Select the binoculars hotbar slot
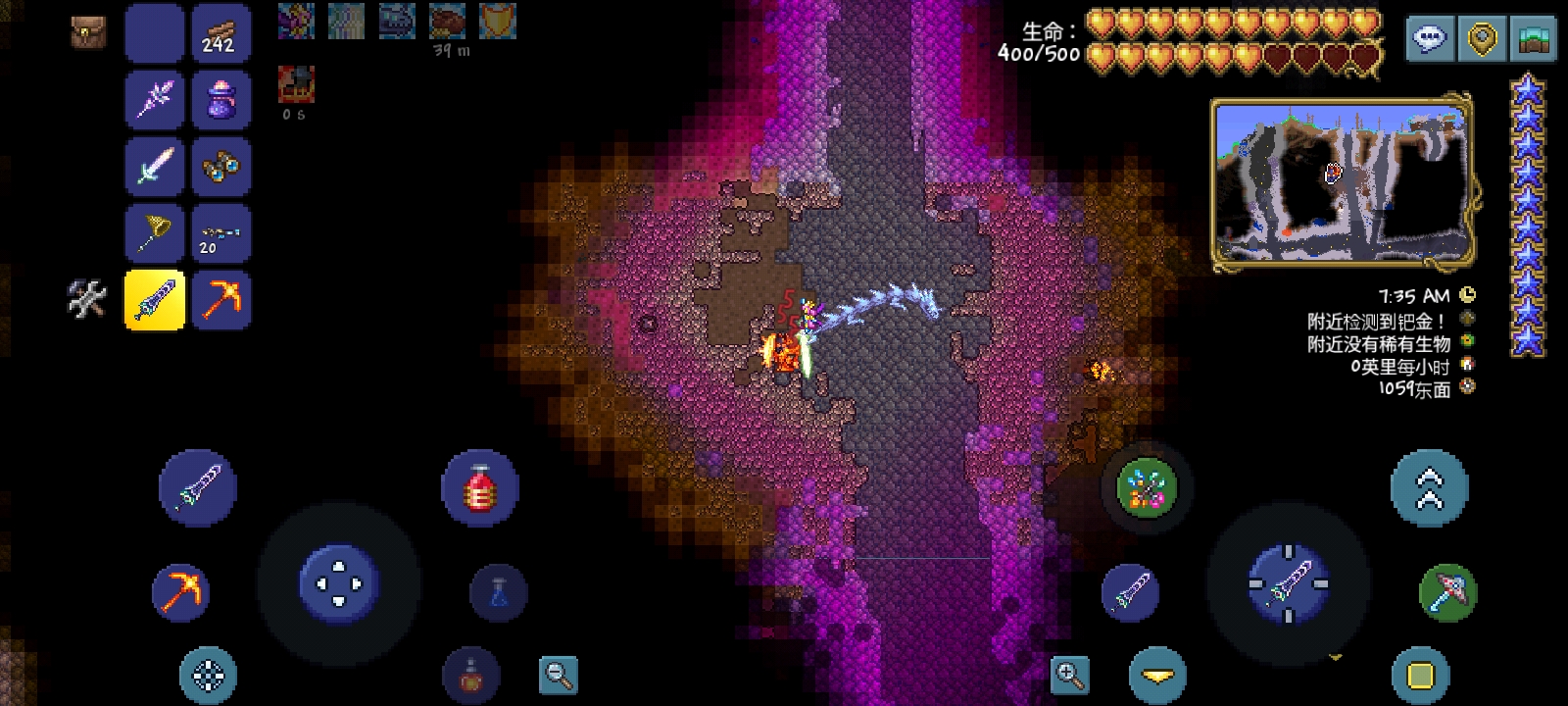Screen dimensions: 1568x706 220,167
